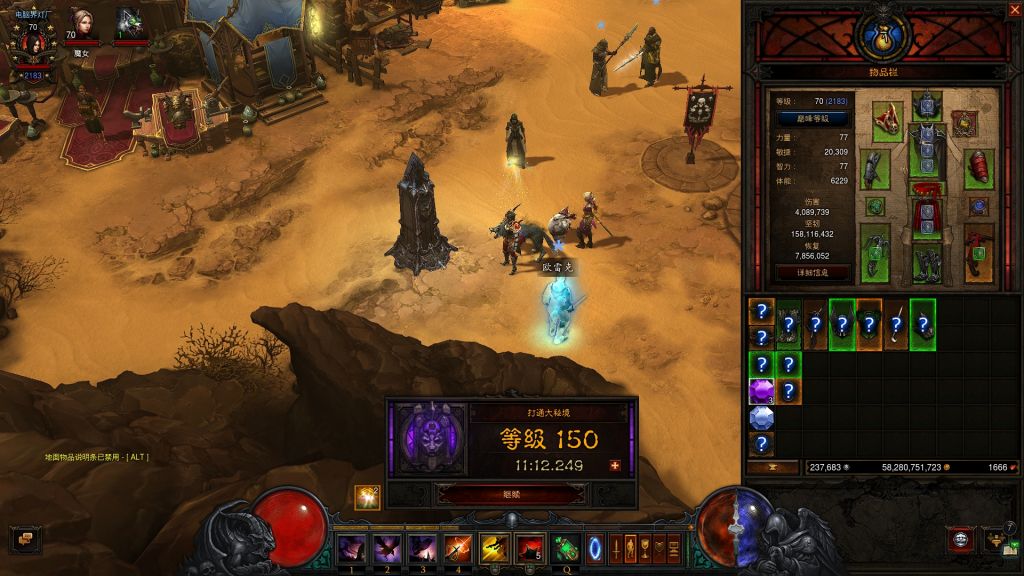The width and height of the screenshot is (1024, 576).
Task: Click the red plus beside the rift timer
Action: [x=615, y=465]
